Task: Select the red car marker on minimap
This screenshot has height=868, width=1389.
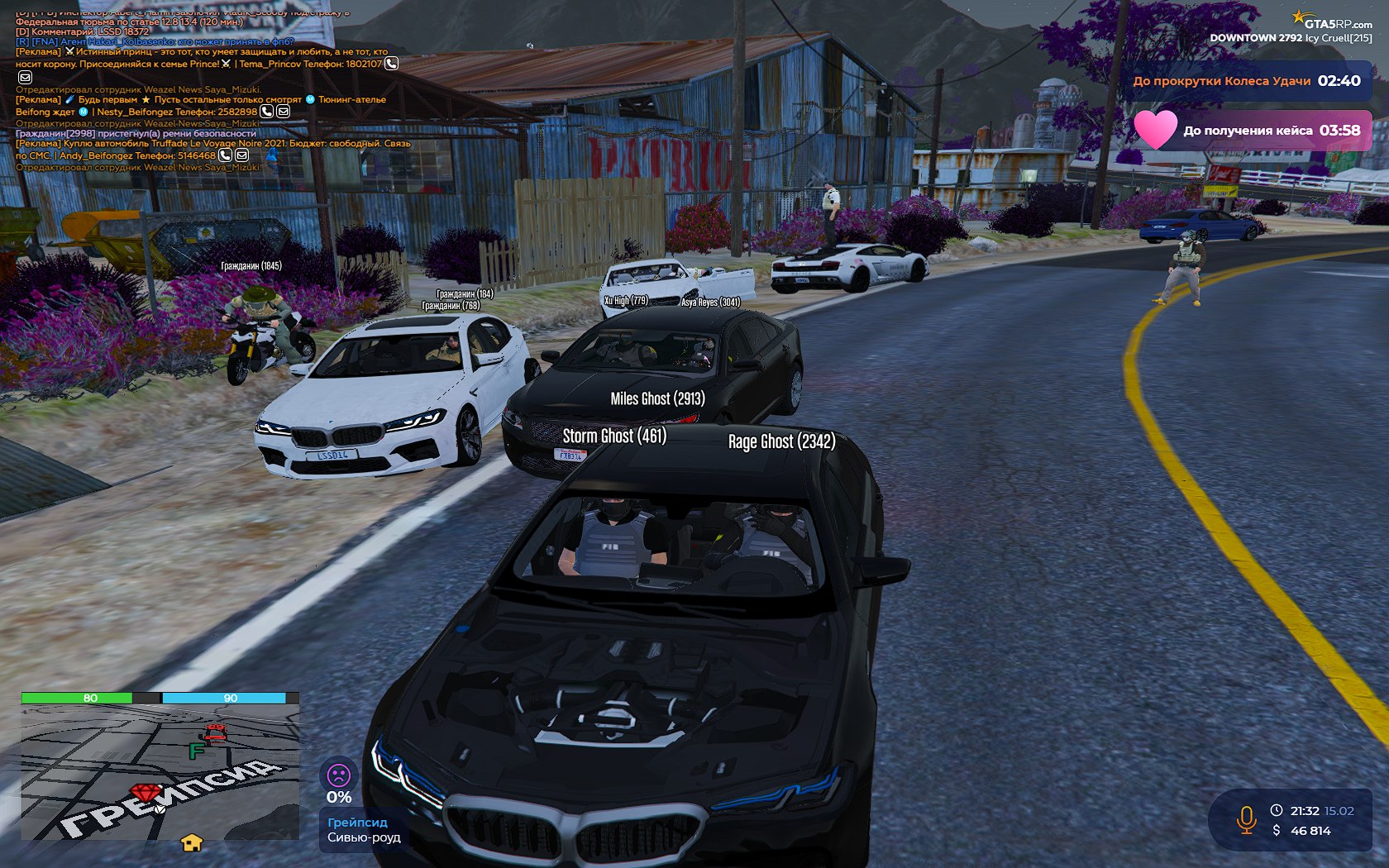Action: point(215,733)
